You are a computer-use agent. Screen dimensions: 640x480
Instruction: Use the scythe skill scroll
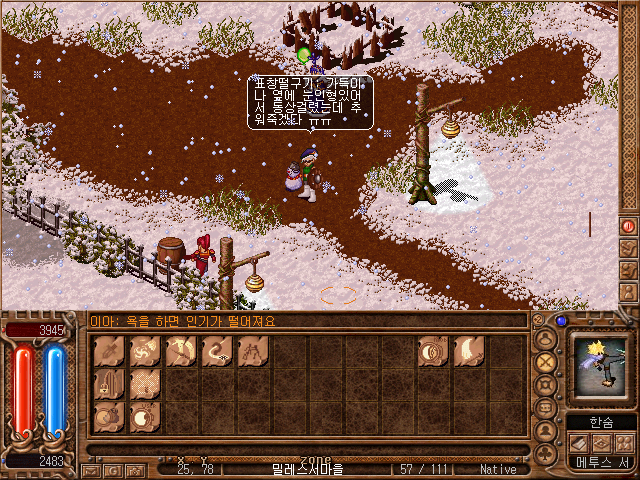180,351
